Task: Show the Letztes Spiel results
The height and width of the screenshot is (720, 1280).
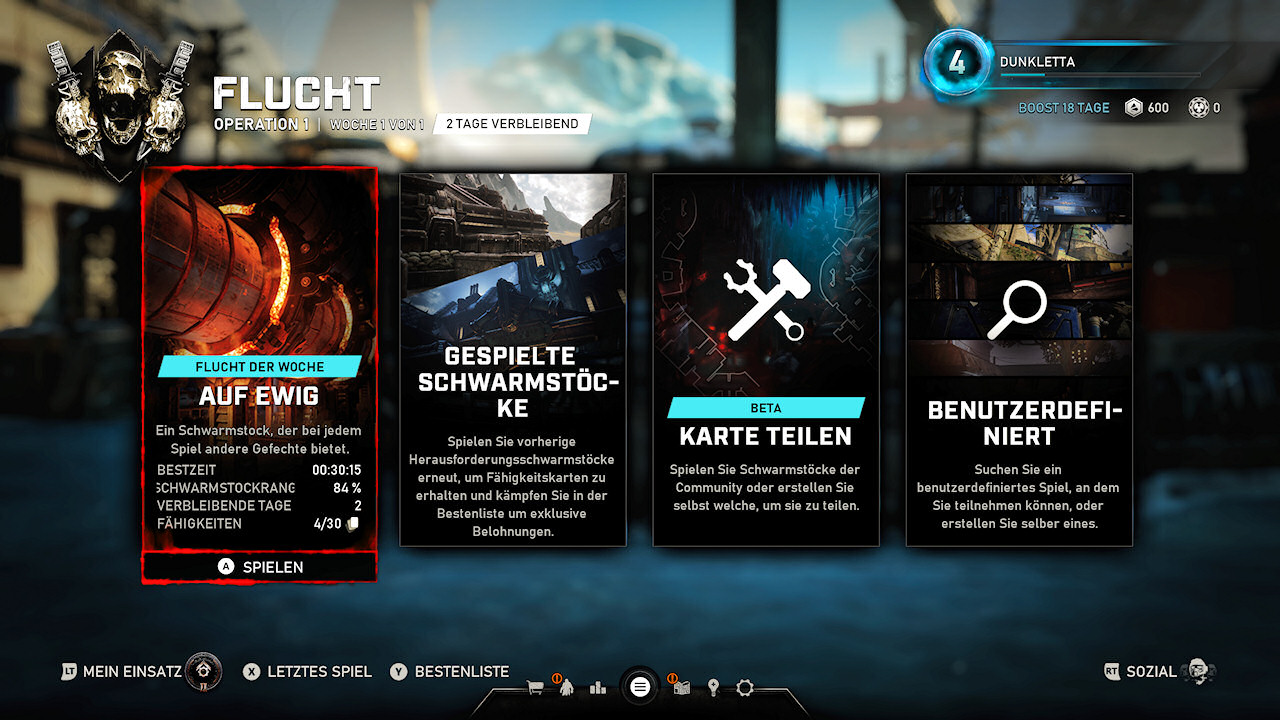Action: click(307, 672)
